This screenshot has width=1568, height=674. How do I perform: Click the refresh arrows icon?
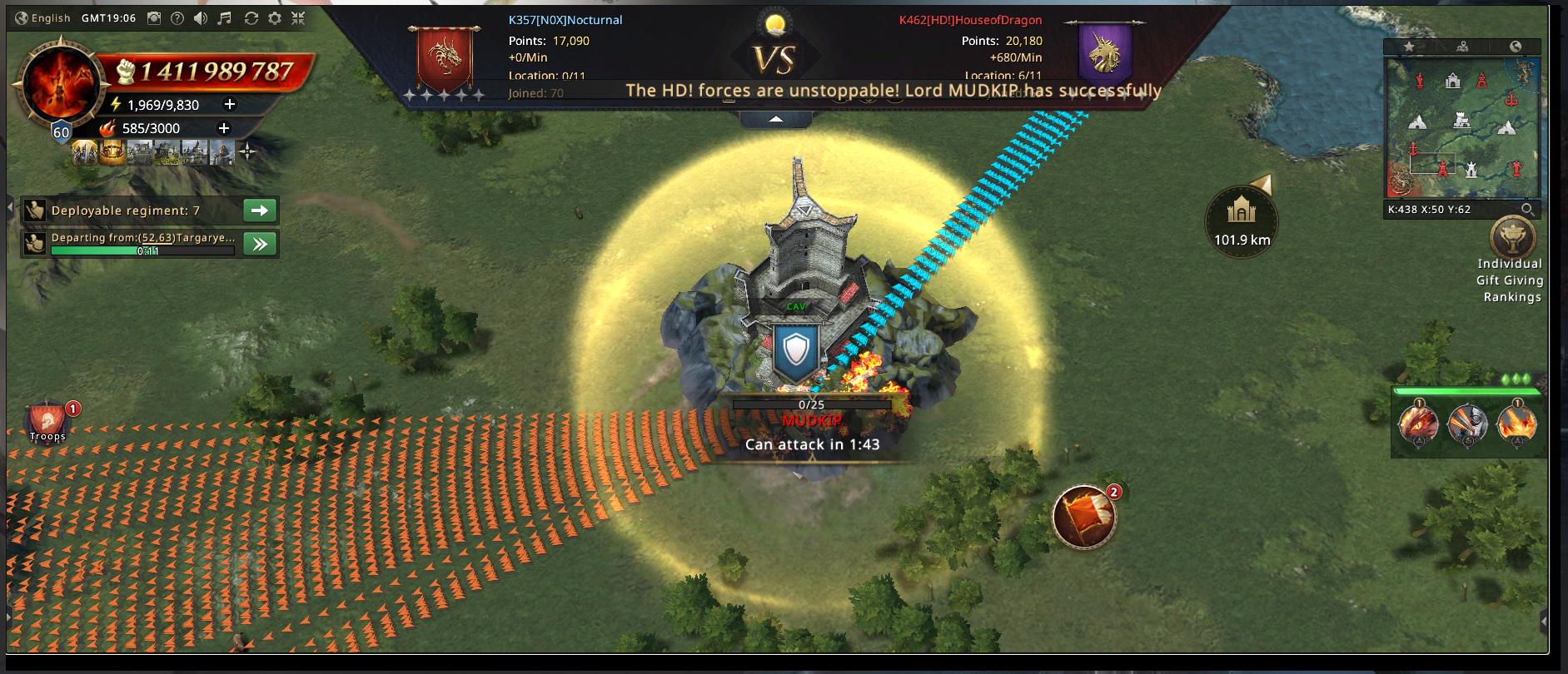click(251, 18)
